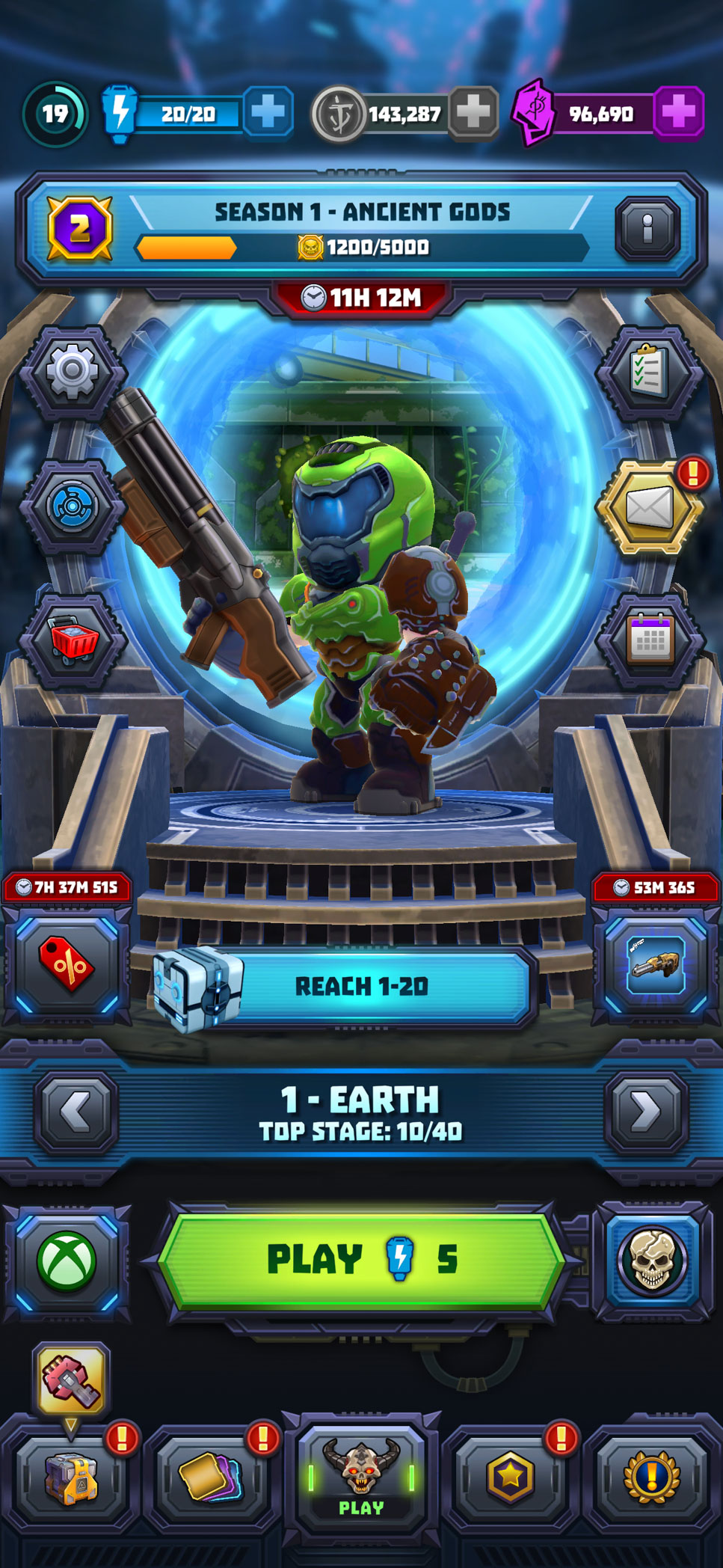Open the timed weapon offer icon
723x1568 pixels.
[x=655, y=965]
